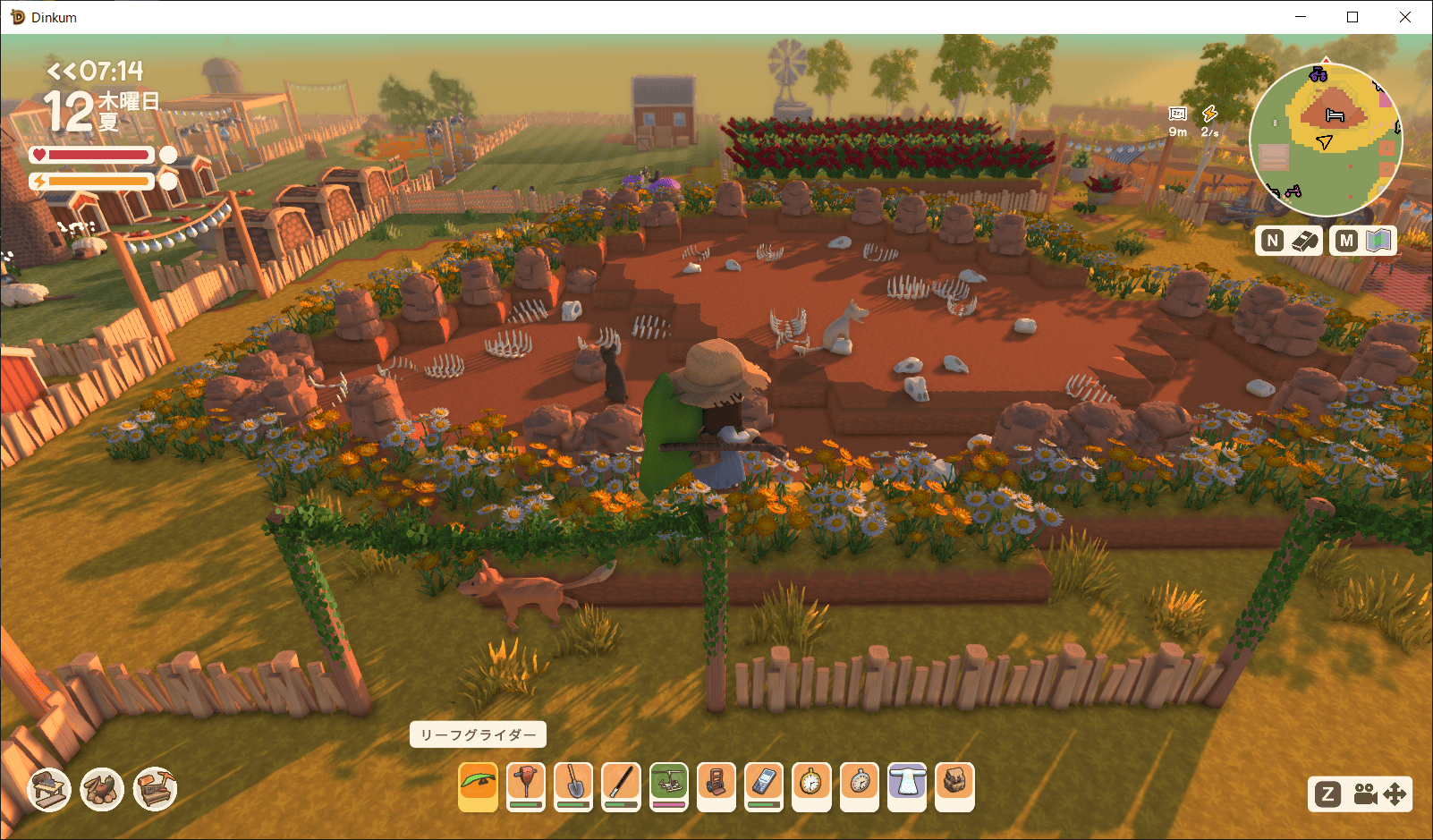The image size is (1433, 840).
Task: Open the full map with map button
Action: pos(1363,240)
